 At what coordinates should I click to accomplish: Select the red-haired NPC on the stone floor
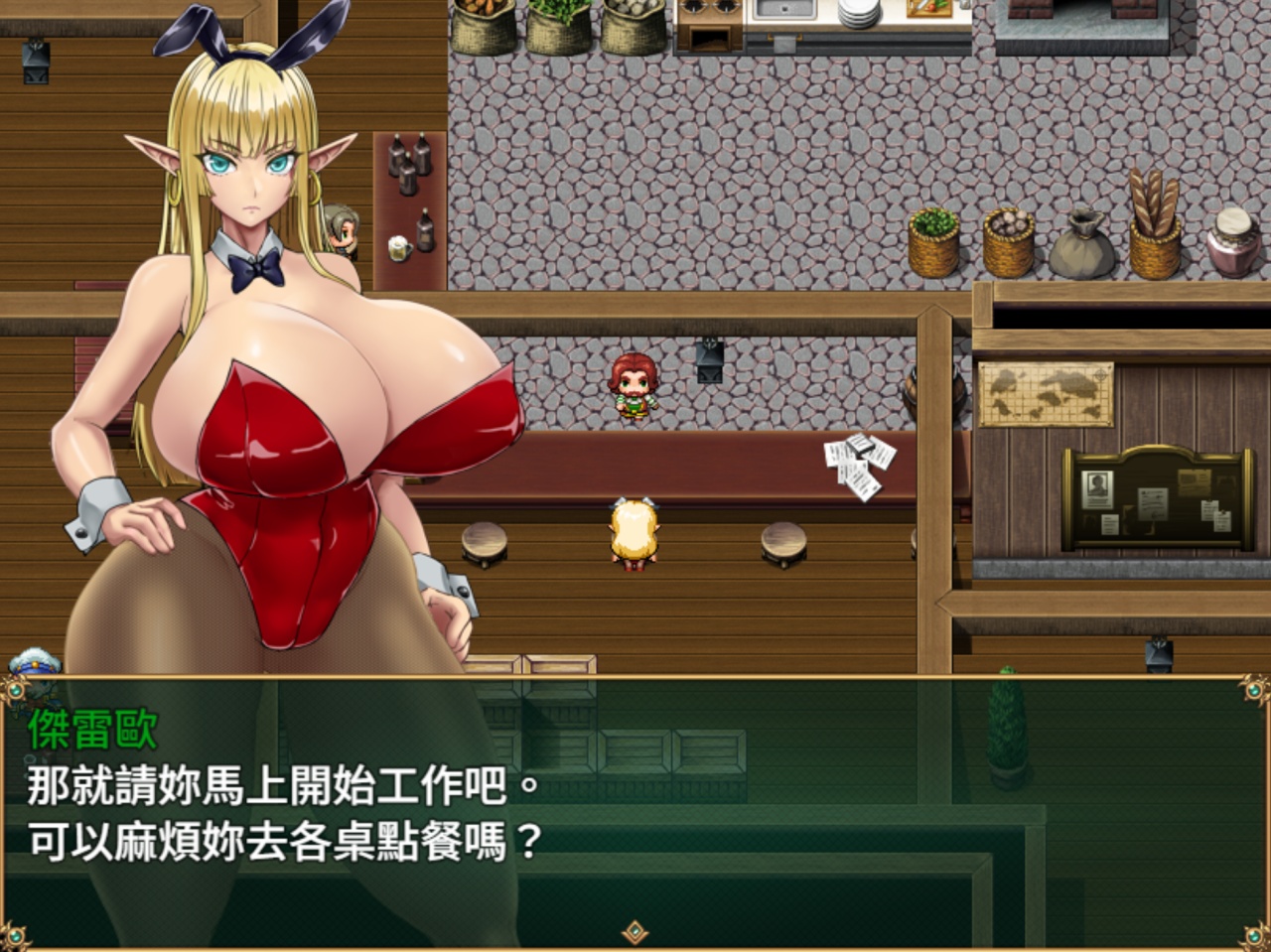pyautogui.click(x=636, y=387)
